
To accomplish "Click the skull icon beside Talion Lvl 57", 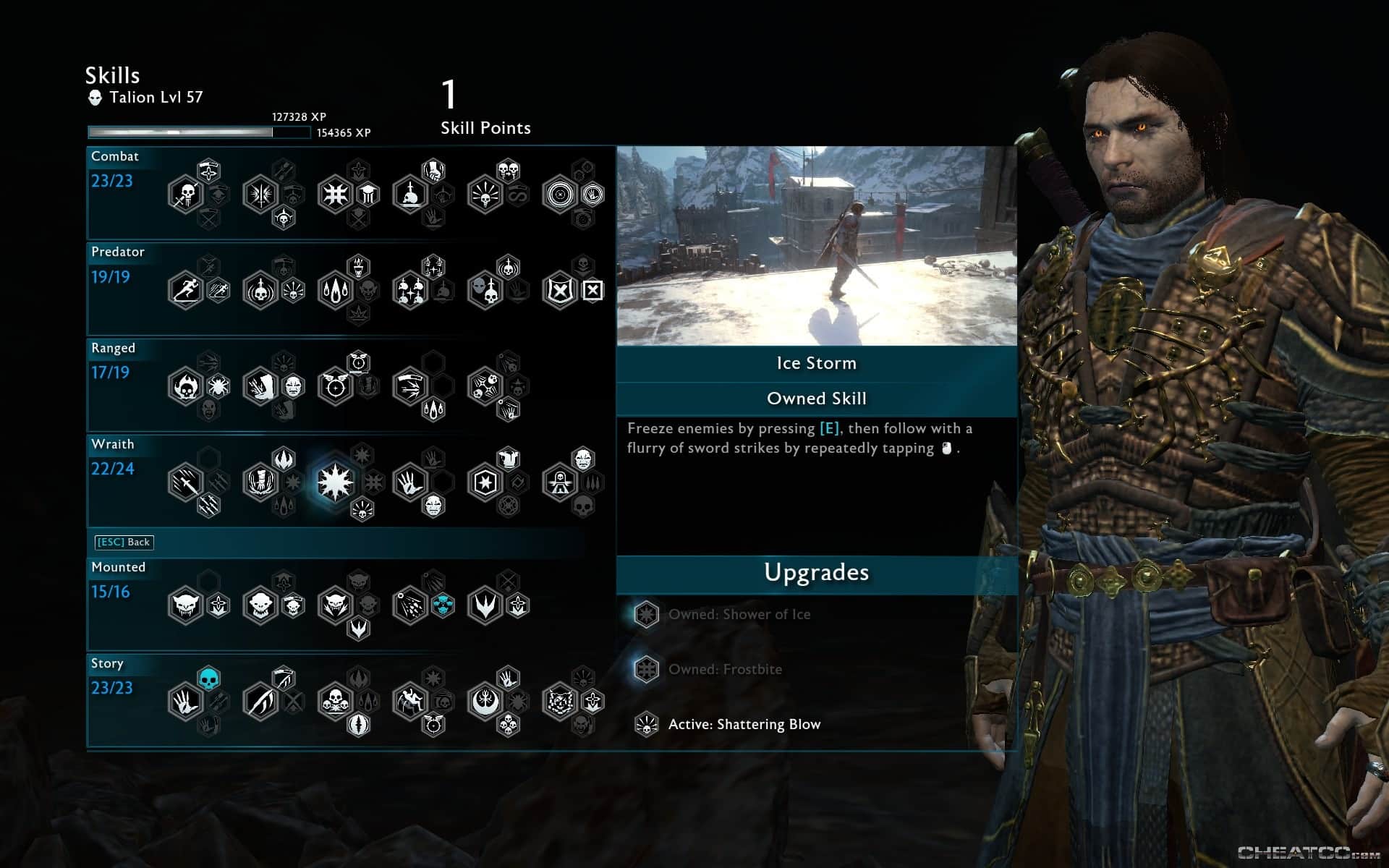I will (x=94, y=98).
